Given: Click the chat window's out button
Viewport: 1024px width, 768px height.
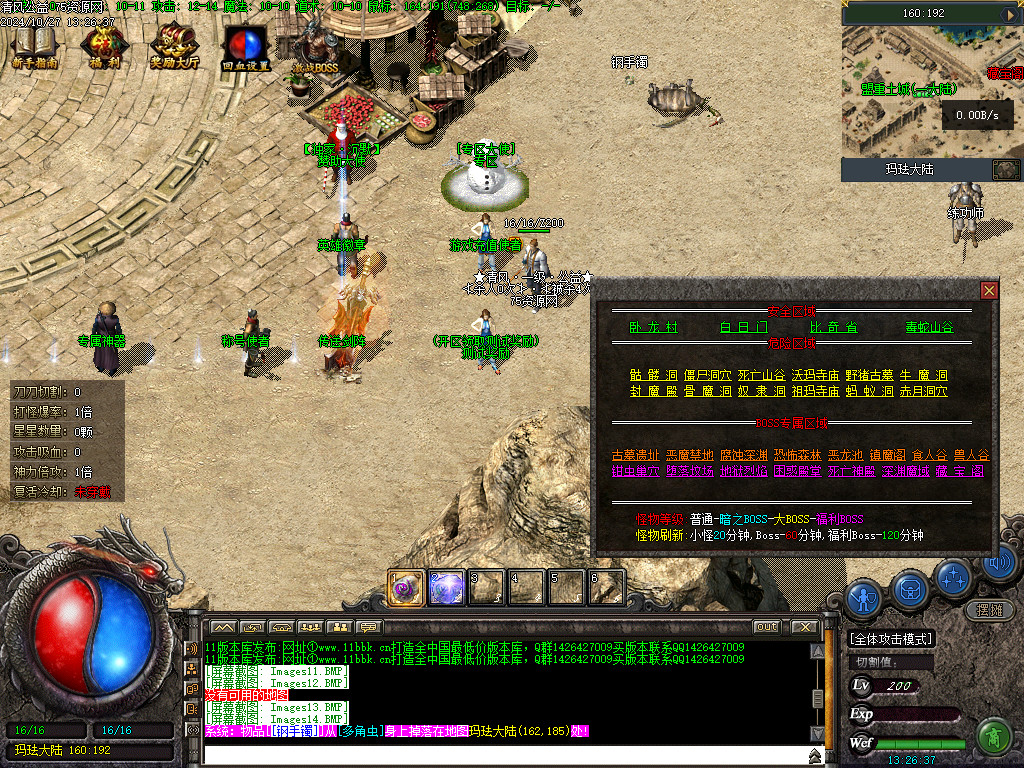Looking at the screenshot, I should [x=766, y=627].
